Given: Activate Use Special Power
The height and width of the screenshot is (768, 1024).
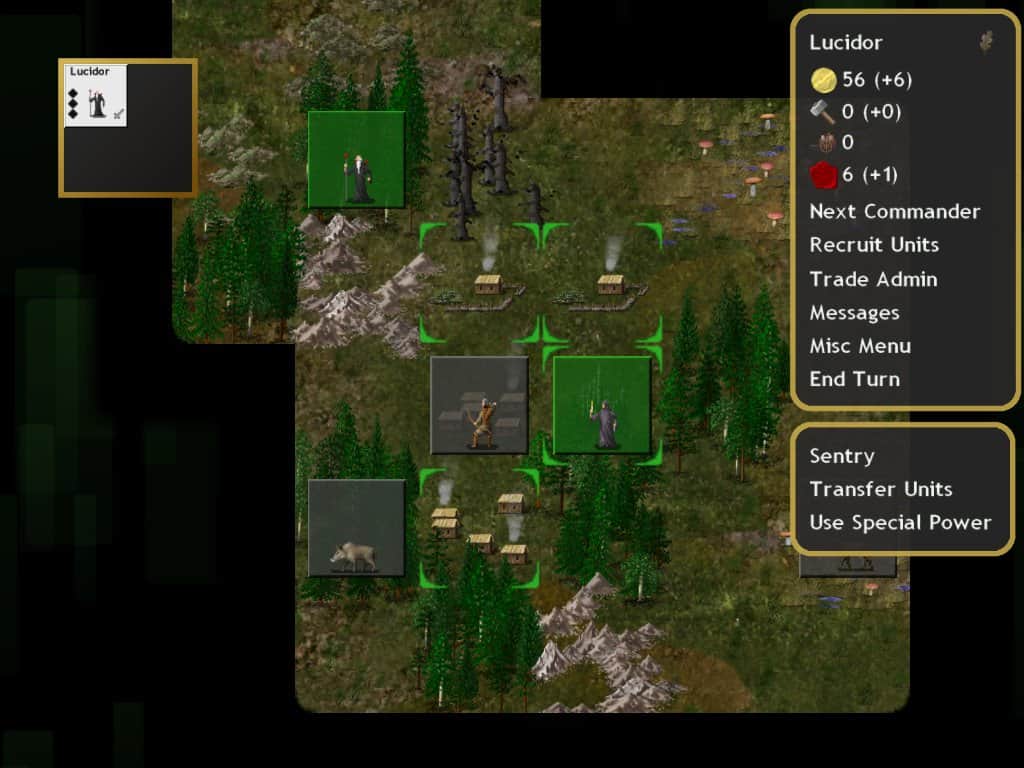Looking at the screenshot, I should coord(900,522).
